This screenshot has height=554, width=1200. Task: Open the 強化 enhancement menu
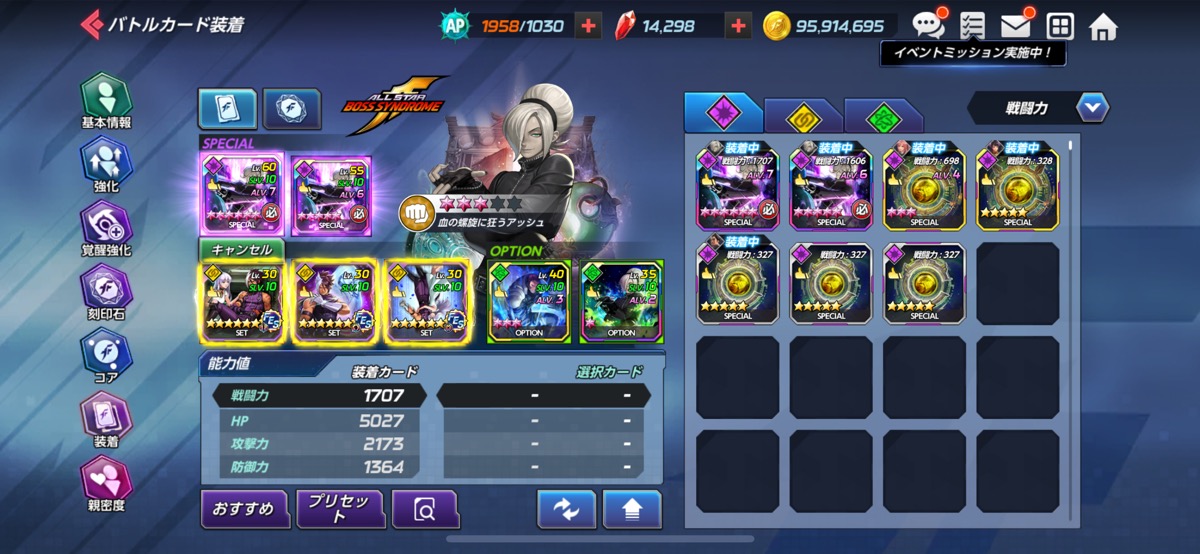point(105,164)
